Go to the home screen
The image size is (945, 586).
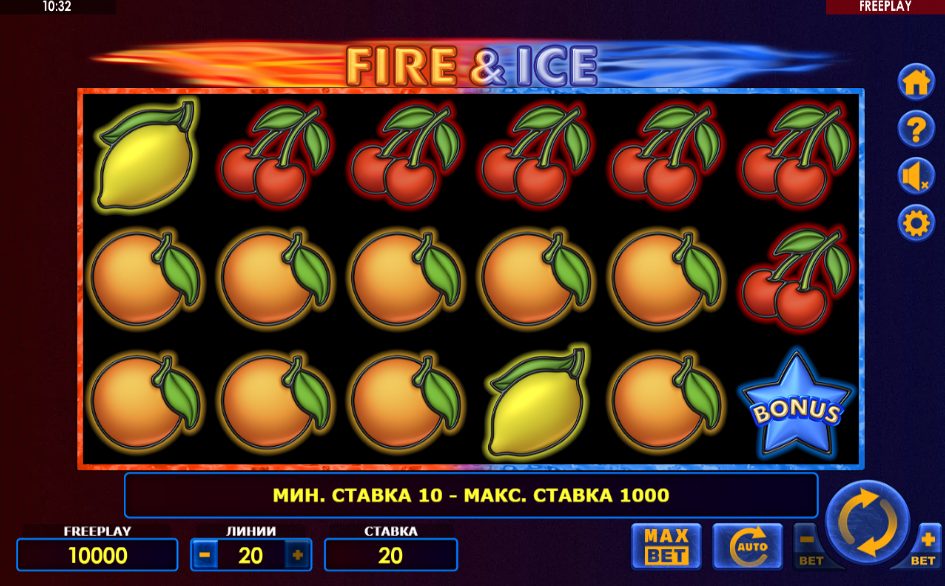pos(916,84)
